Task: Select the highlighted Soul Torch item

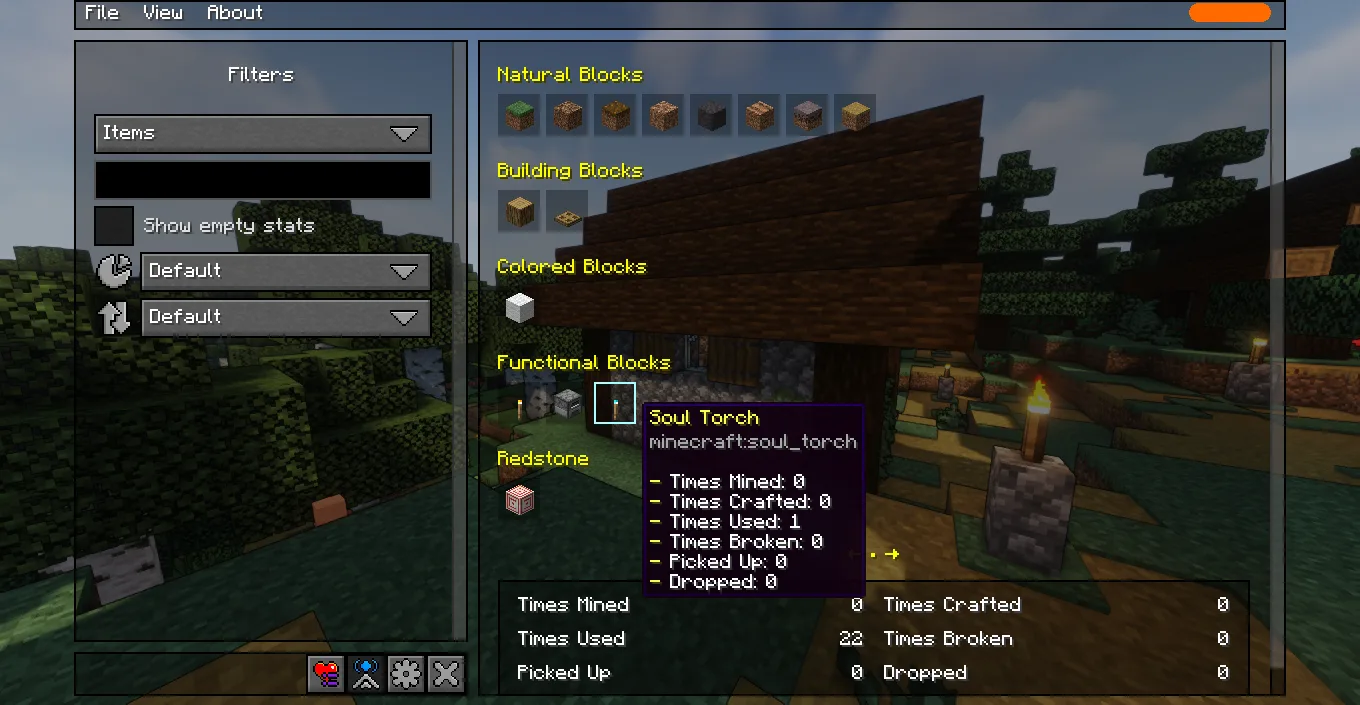Action: point(615,403)
